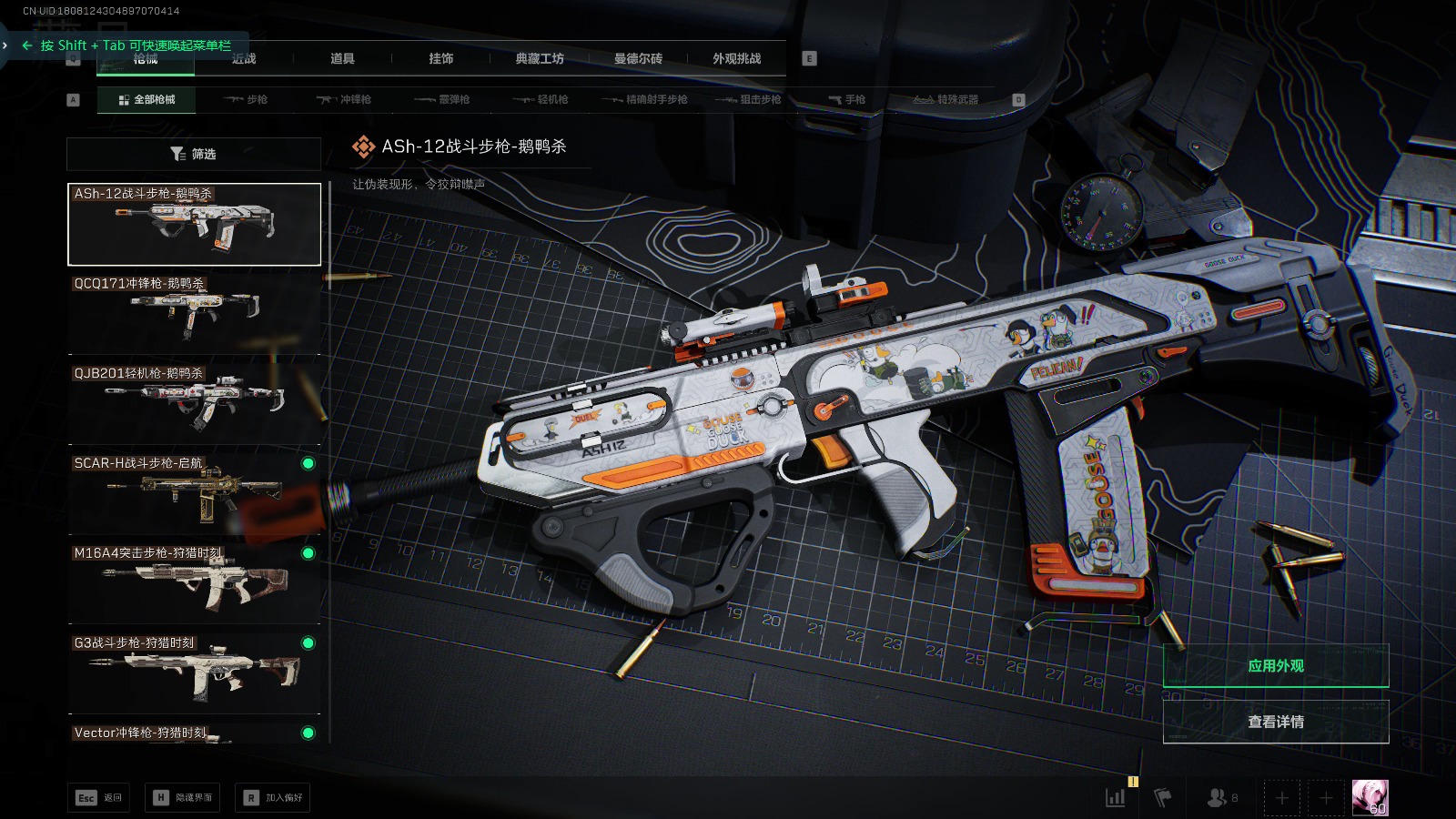
Task: Filter by 冲锋枪 submachine guns
Action: tap(344, 100)
